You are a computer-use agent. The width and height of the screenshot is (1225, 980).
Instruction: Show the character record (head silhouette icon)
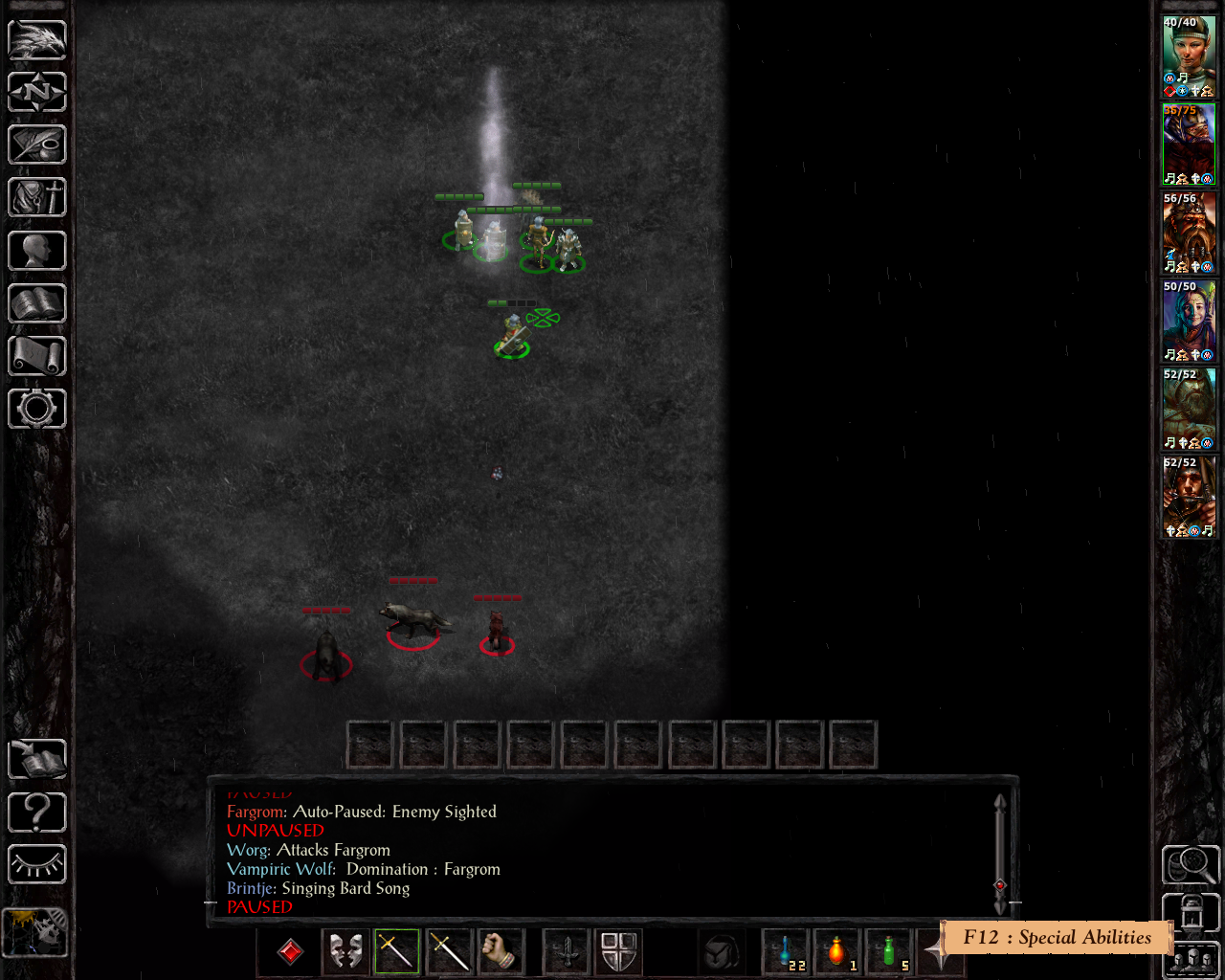37,251
